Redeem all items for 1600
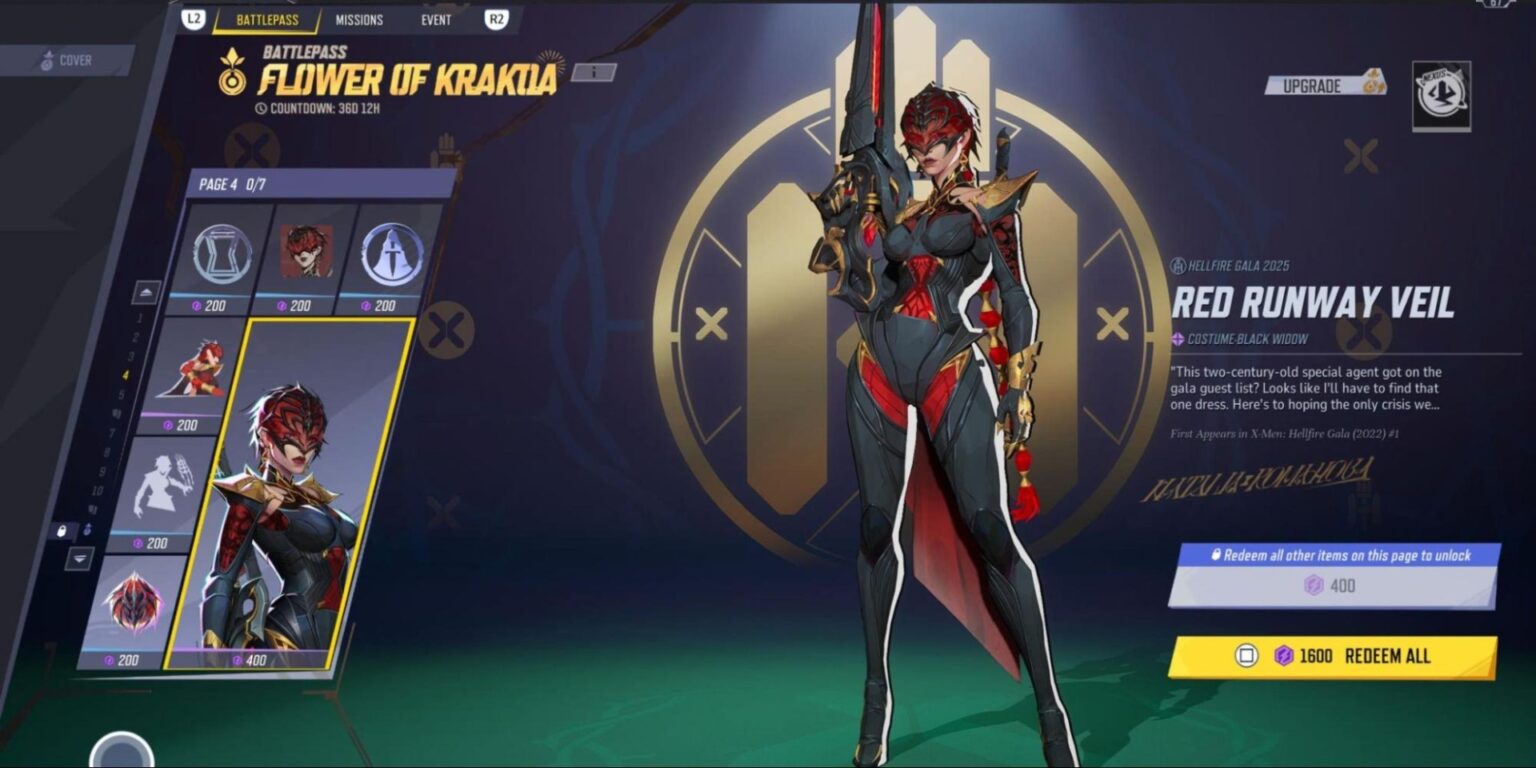 point(1332,657)
